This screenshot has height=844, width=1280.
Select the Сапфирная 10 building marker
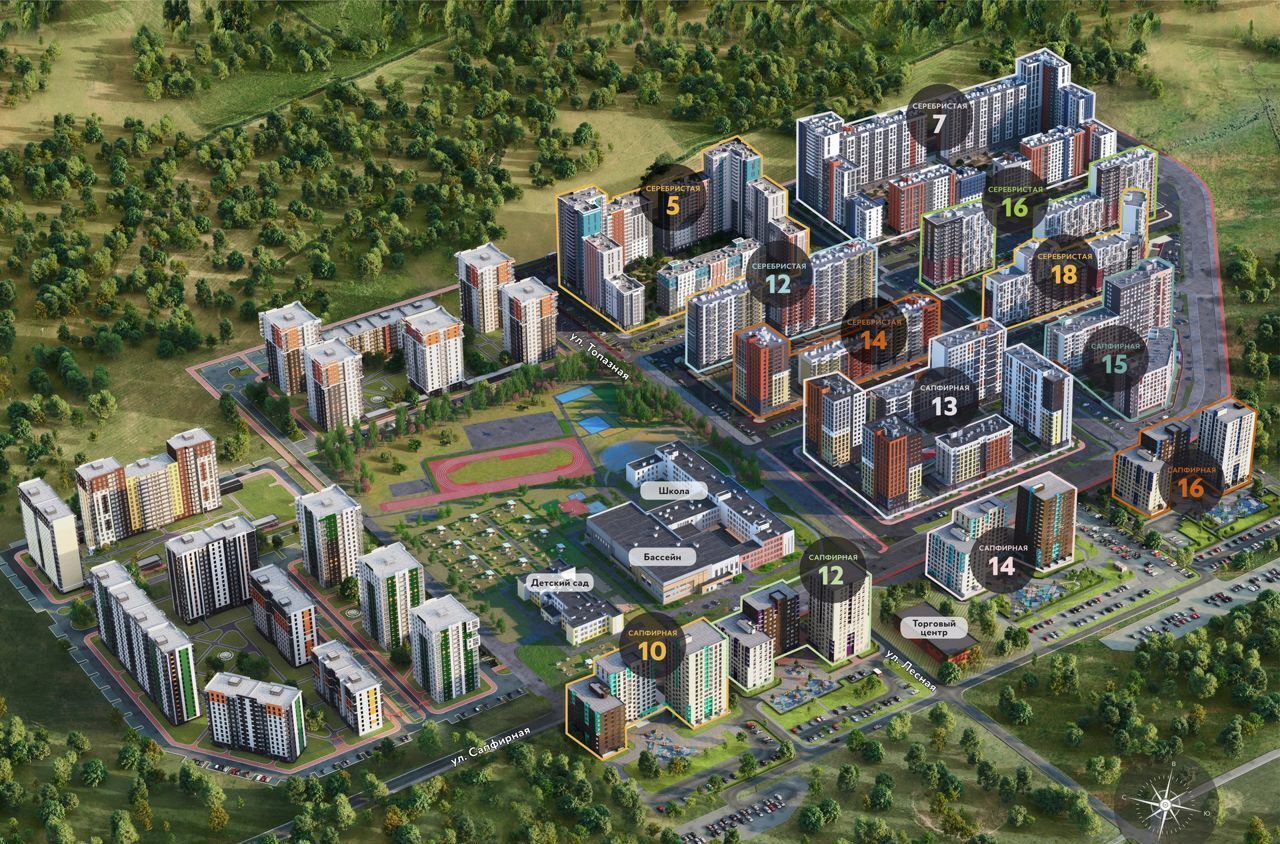(652, 645)
